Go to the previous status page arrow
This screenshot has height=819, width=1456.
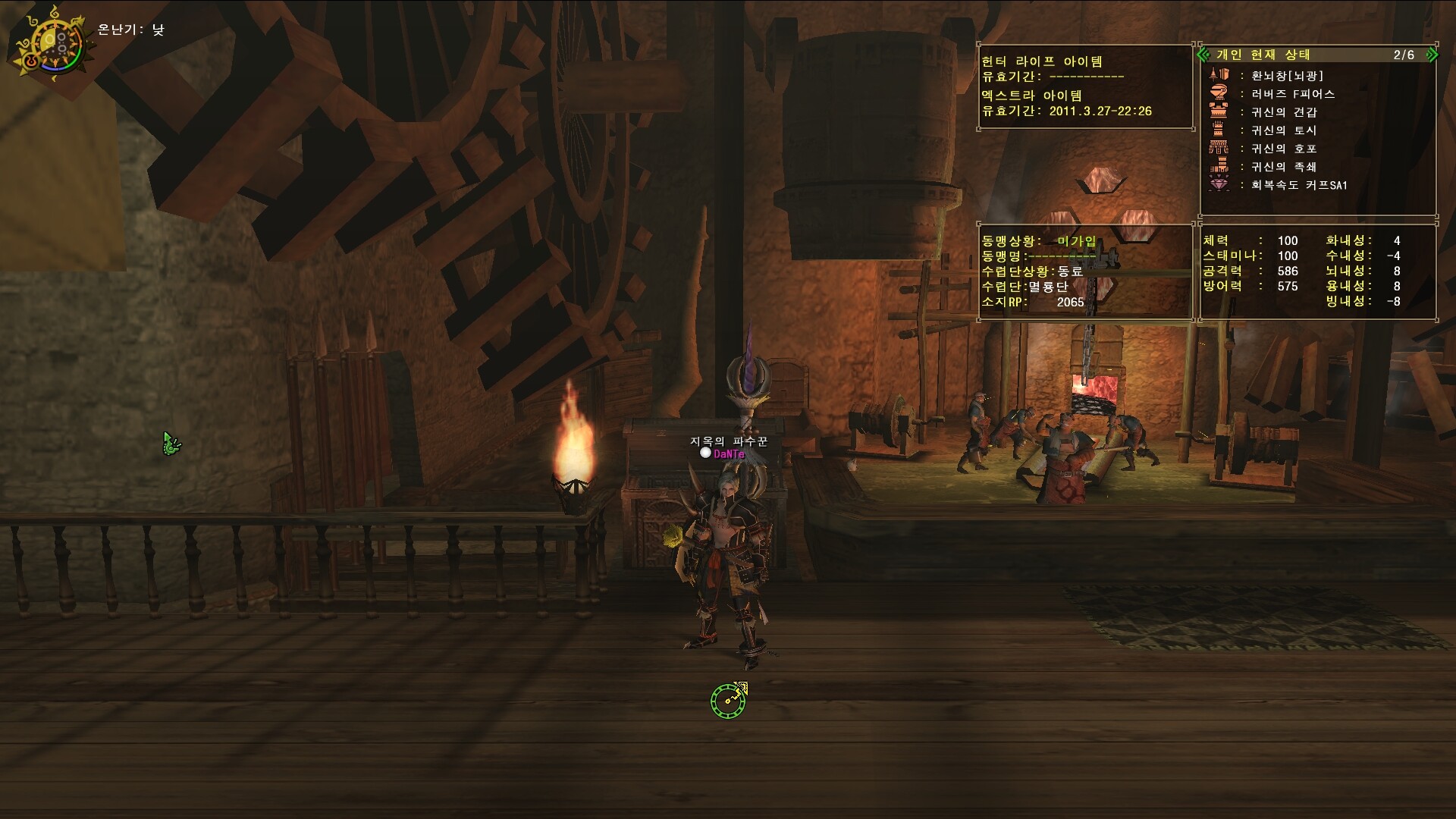[1203, 55]
